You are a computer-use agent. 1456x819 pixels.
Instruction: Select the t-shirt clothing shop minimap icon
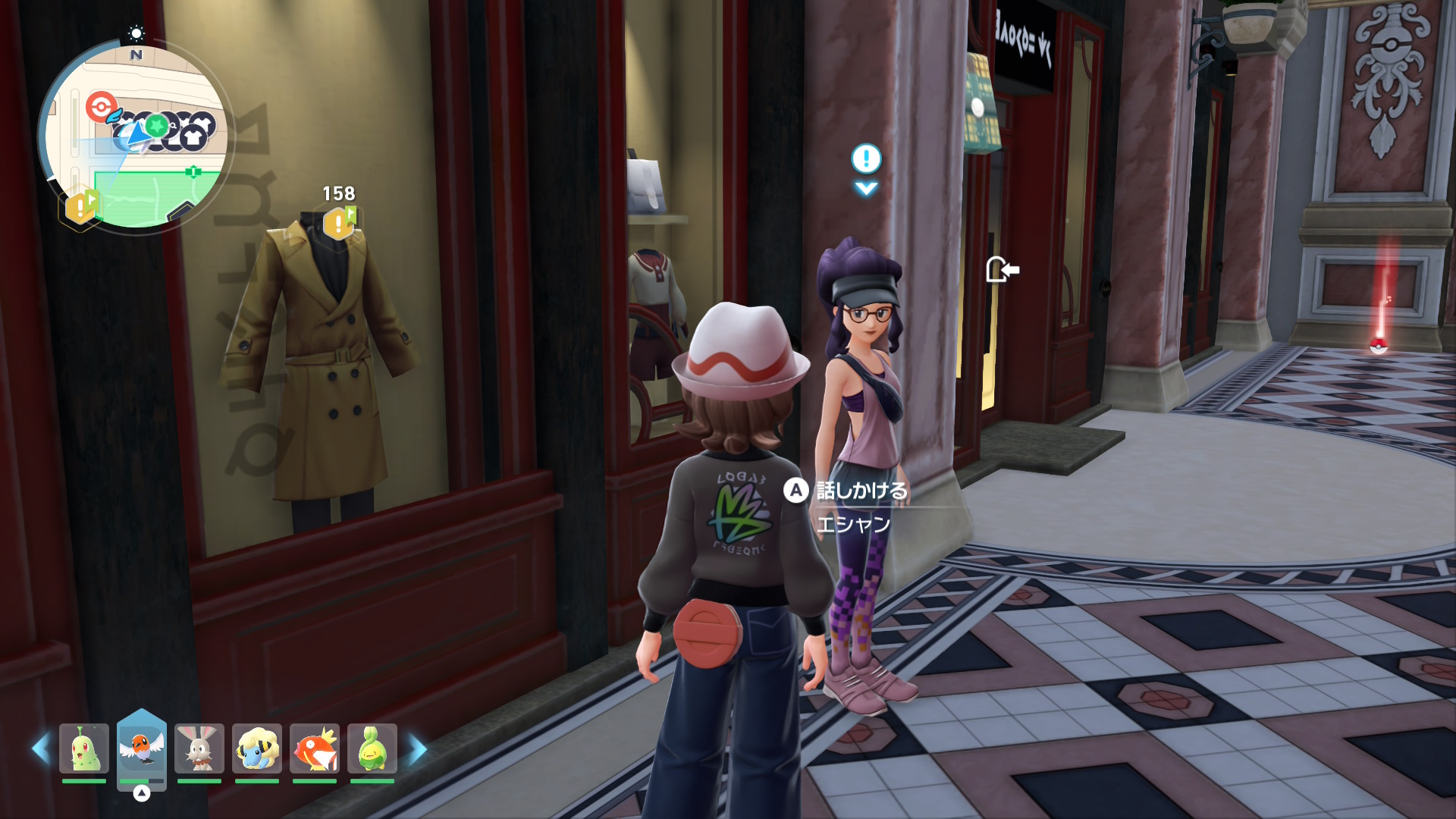click(x=194, y=138)
